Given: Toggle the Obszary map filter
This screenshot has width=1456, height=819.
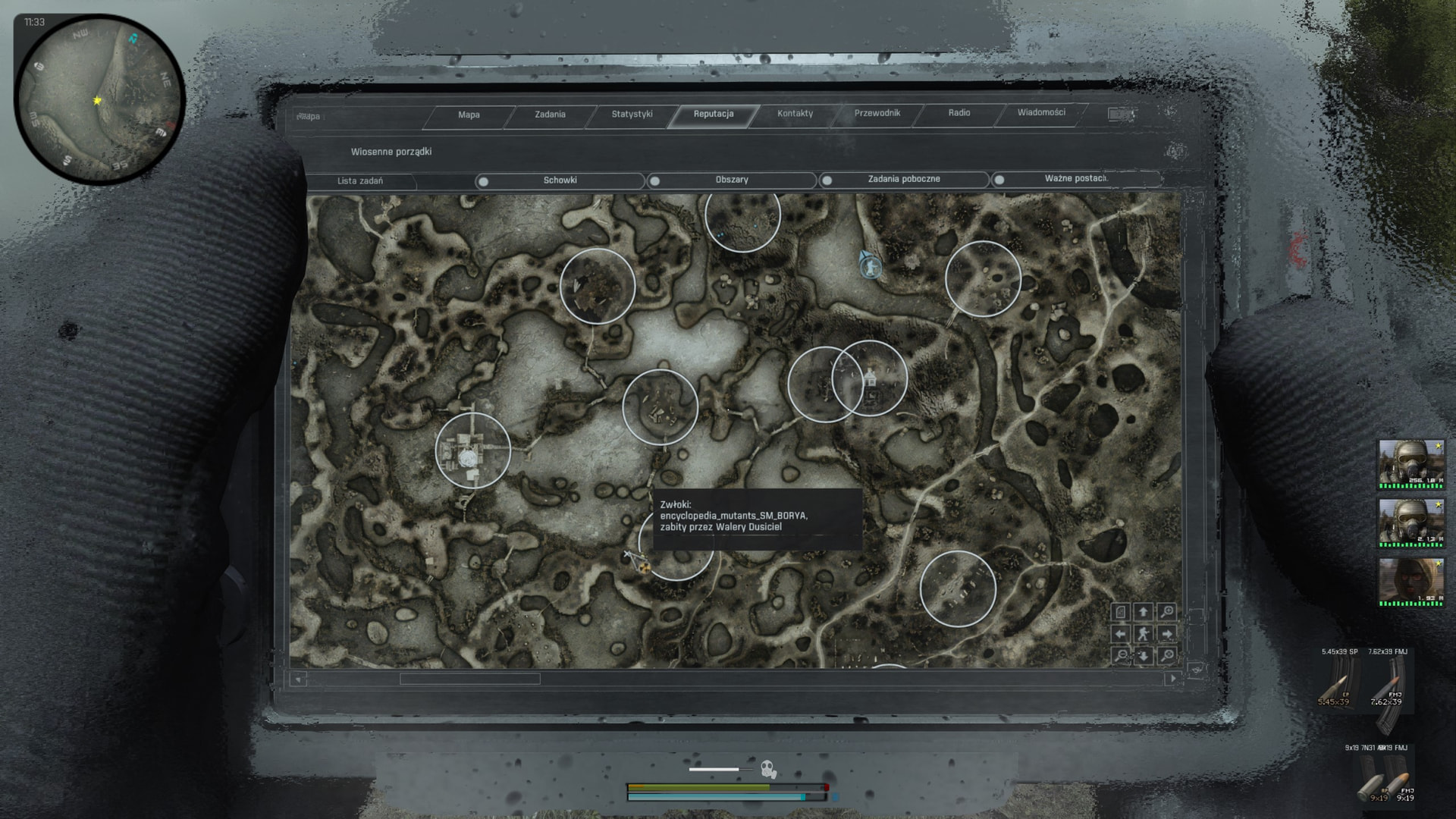Looking at the screenshot, I should click(x=731, y=180).
